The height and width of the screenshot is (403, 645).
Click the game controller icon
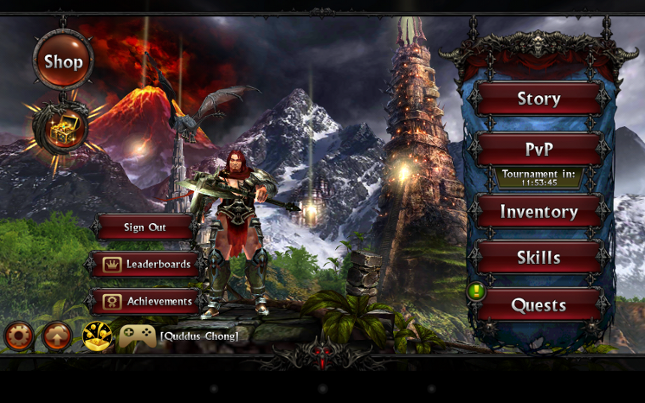point(137,336)
